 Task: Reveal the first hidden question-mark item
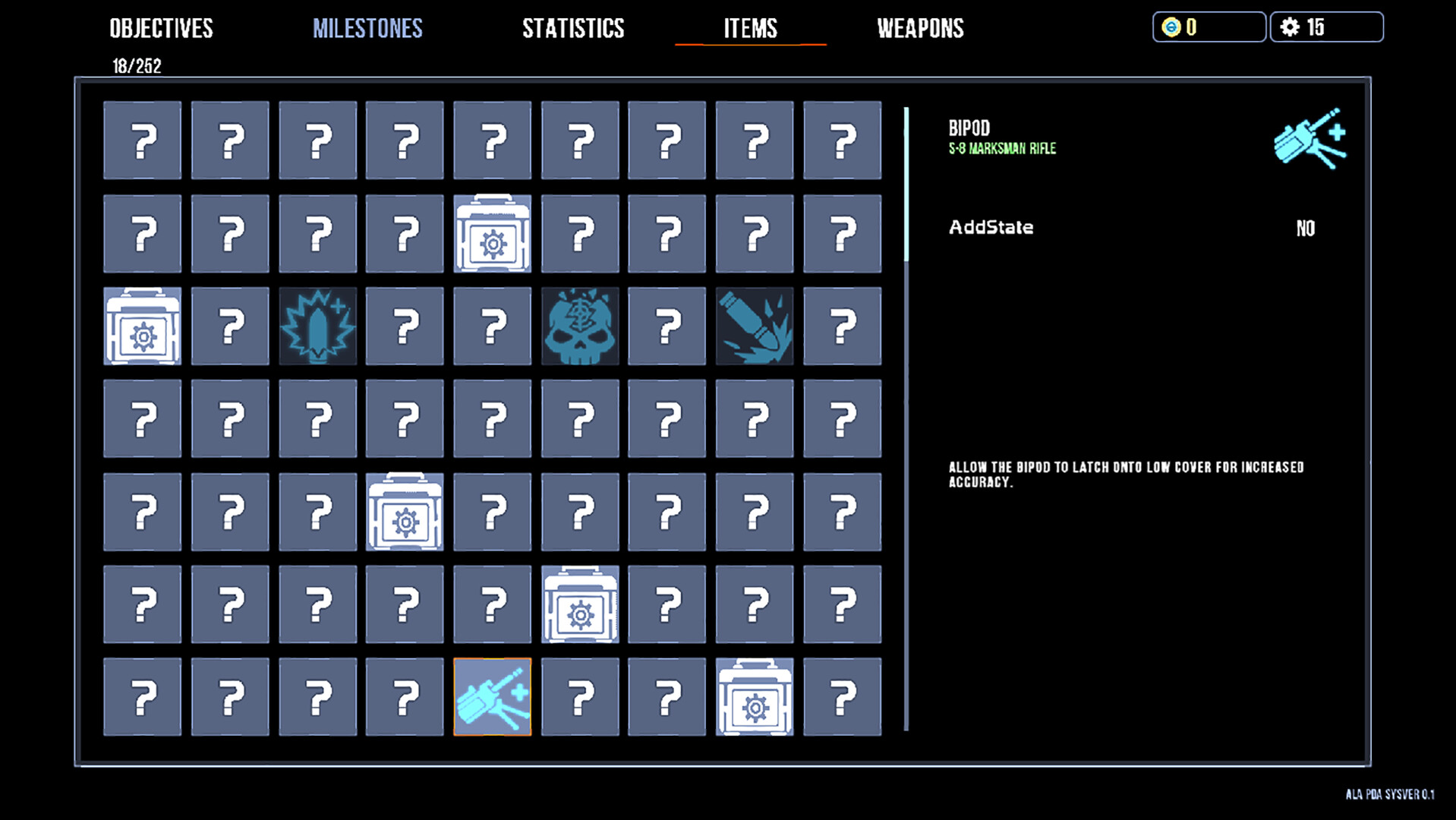[x=142, y=140]
